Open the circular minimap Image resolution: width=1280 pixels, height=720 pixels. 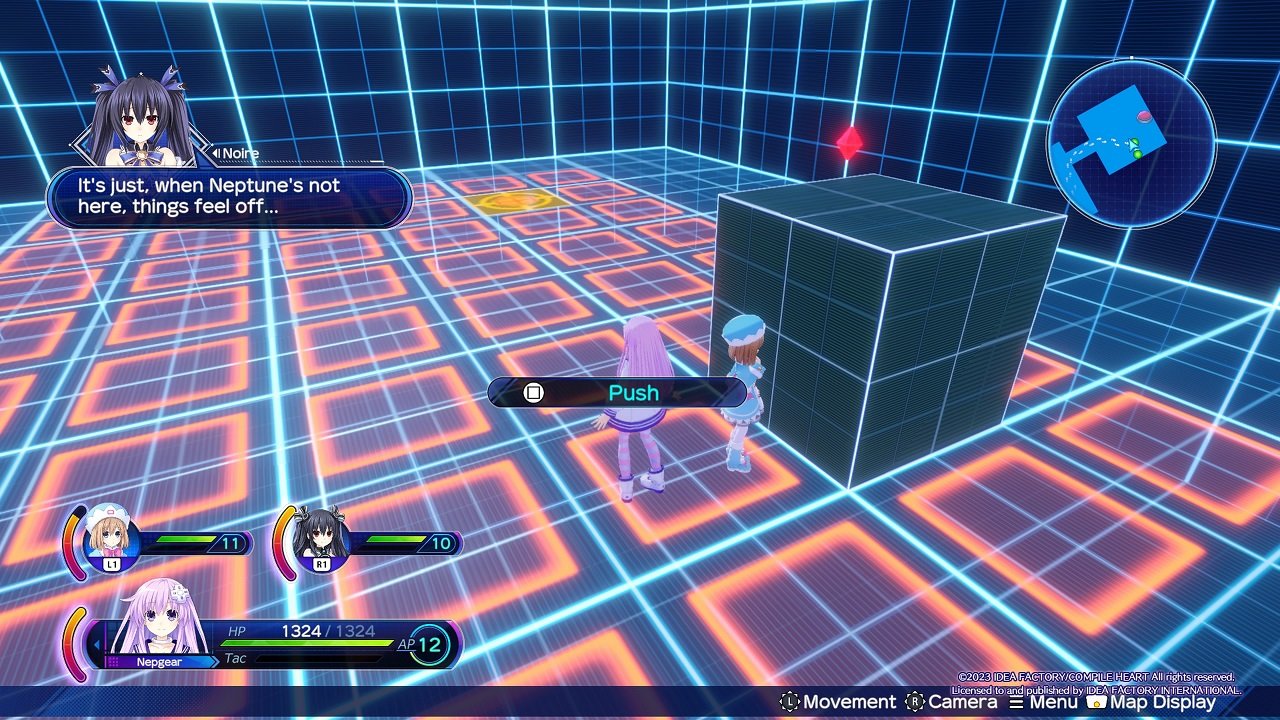click(x=1131, y=143)
